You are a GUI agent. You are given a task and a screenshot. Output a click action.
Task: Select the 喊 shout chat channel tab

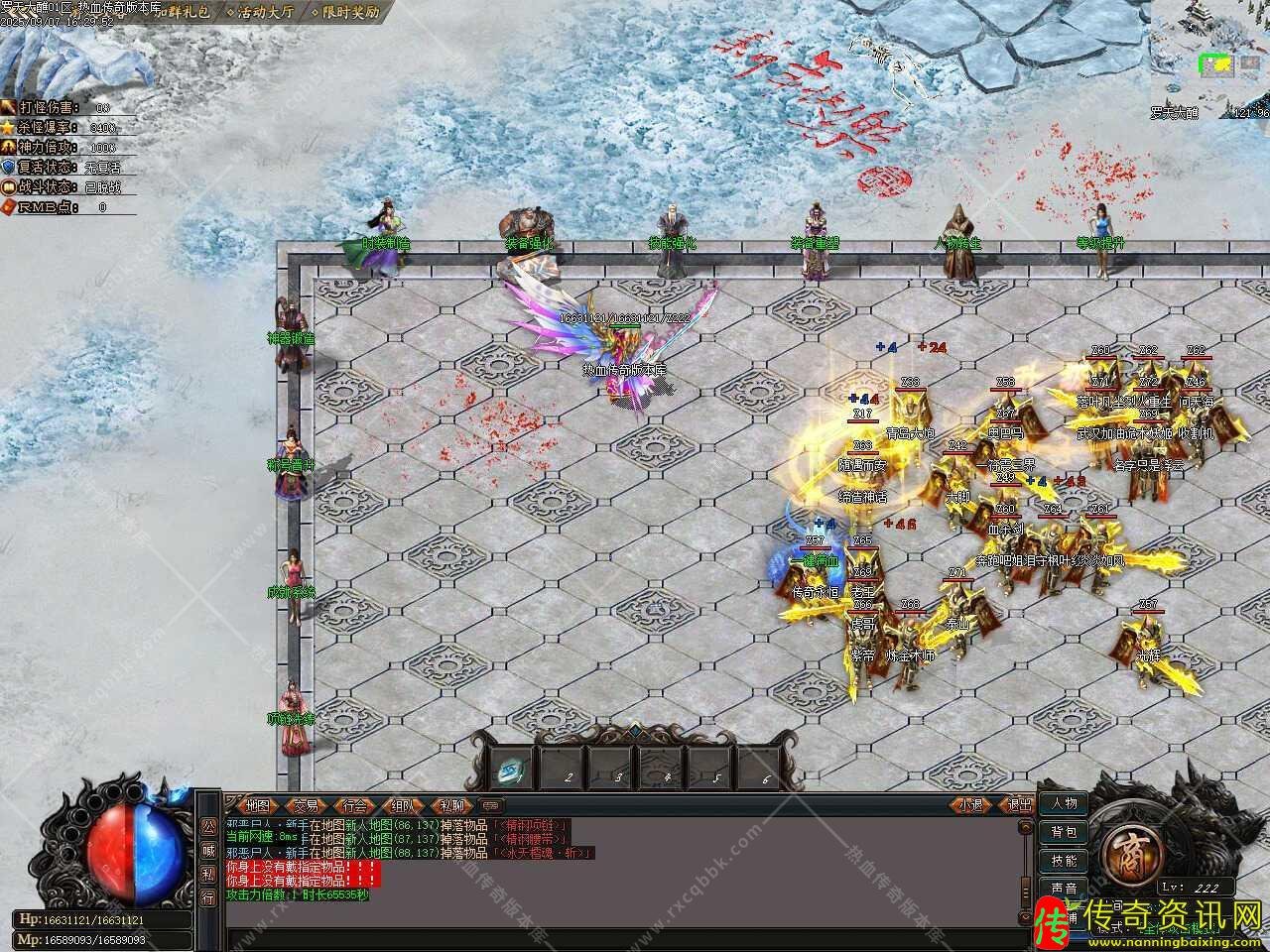click(x=207, y=850)
